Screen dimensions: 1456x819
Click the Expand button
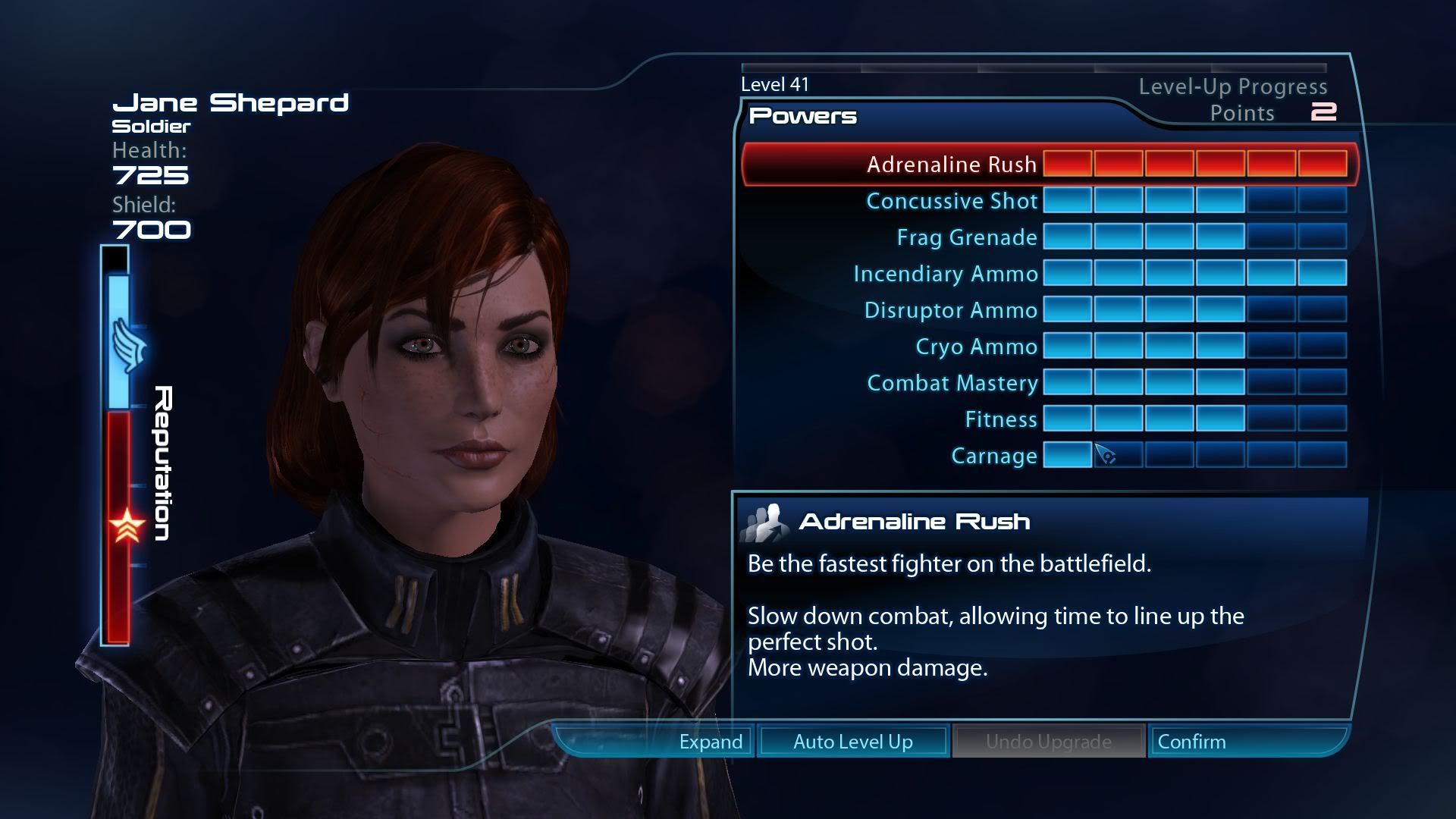click(x=711, y=742)
